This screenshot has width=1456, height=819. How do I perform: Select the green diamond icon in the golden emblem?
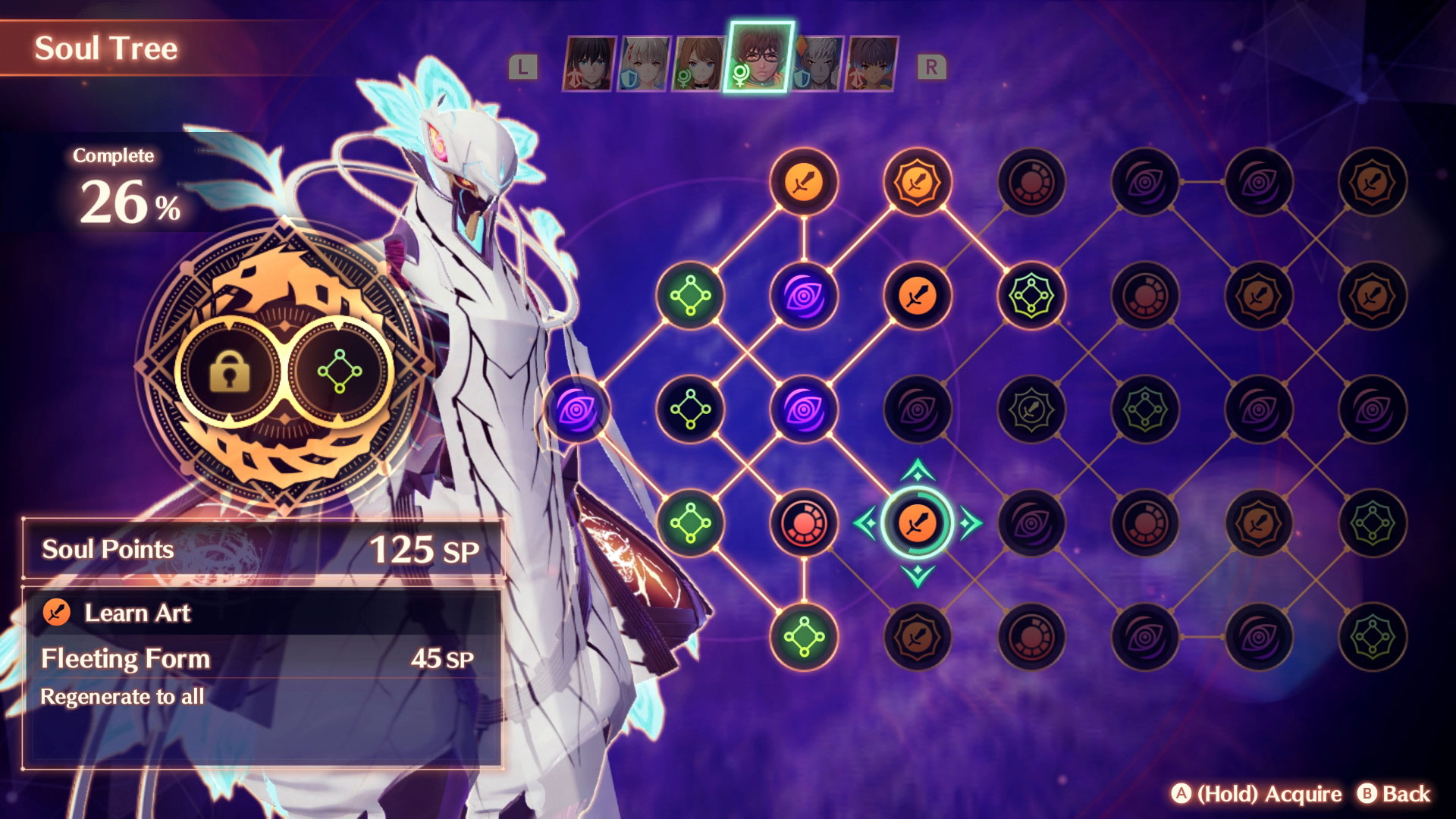339,372
